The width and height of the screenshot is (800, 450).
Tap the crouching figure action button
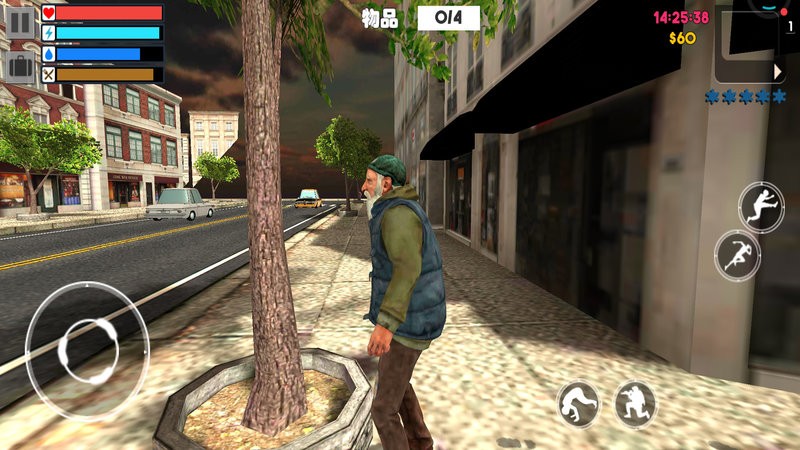pyautogui.click(x=579, y=404)
